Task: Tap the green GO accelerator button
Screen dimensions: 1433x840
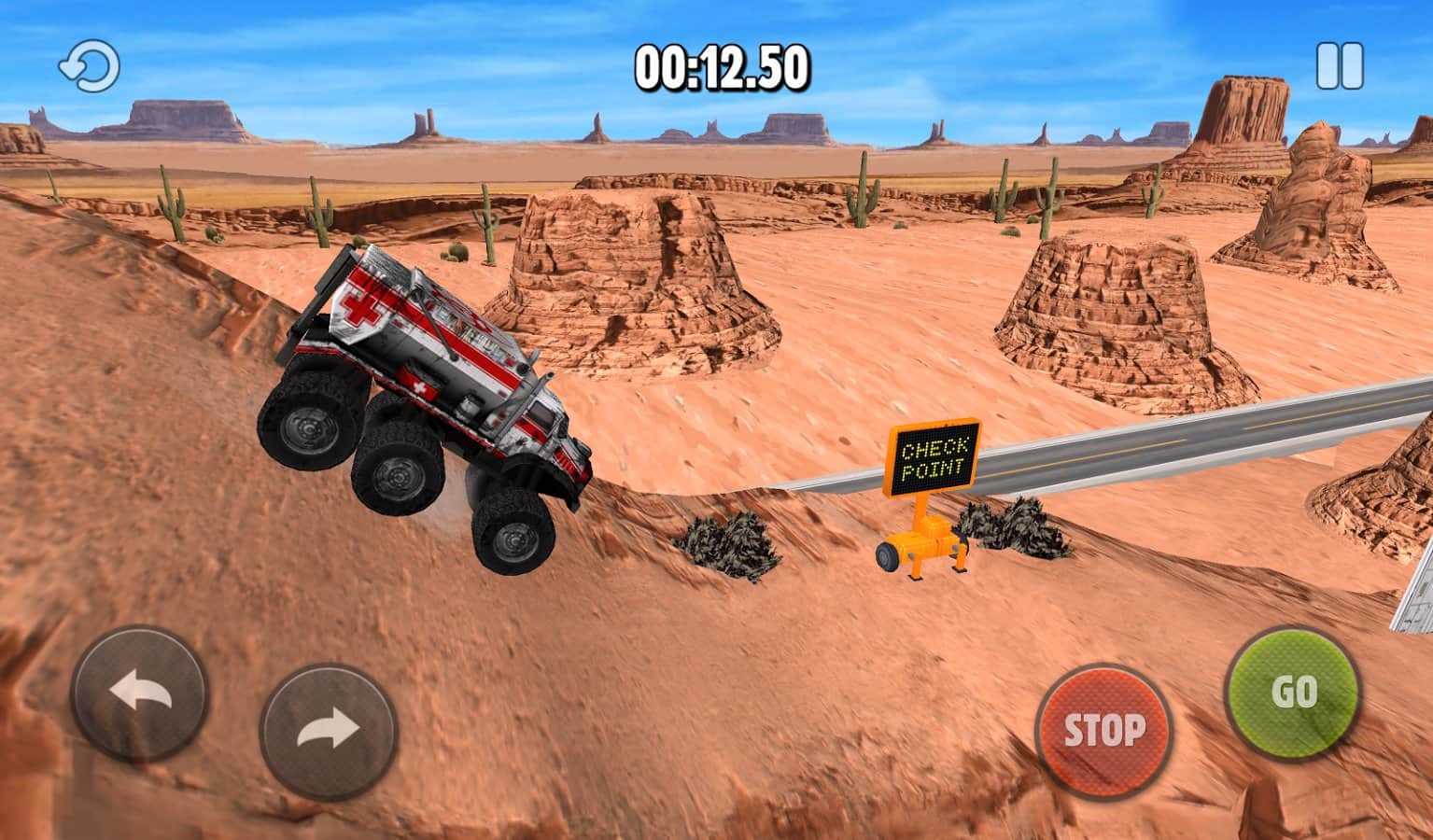Action: click(1292, 692)
